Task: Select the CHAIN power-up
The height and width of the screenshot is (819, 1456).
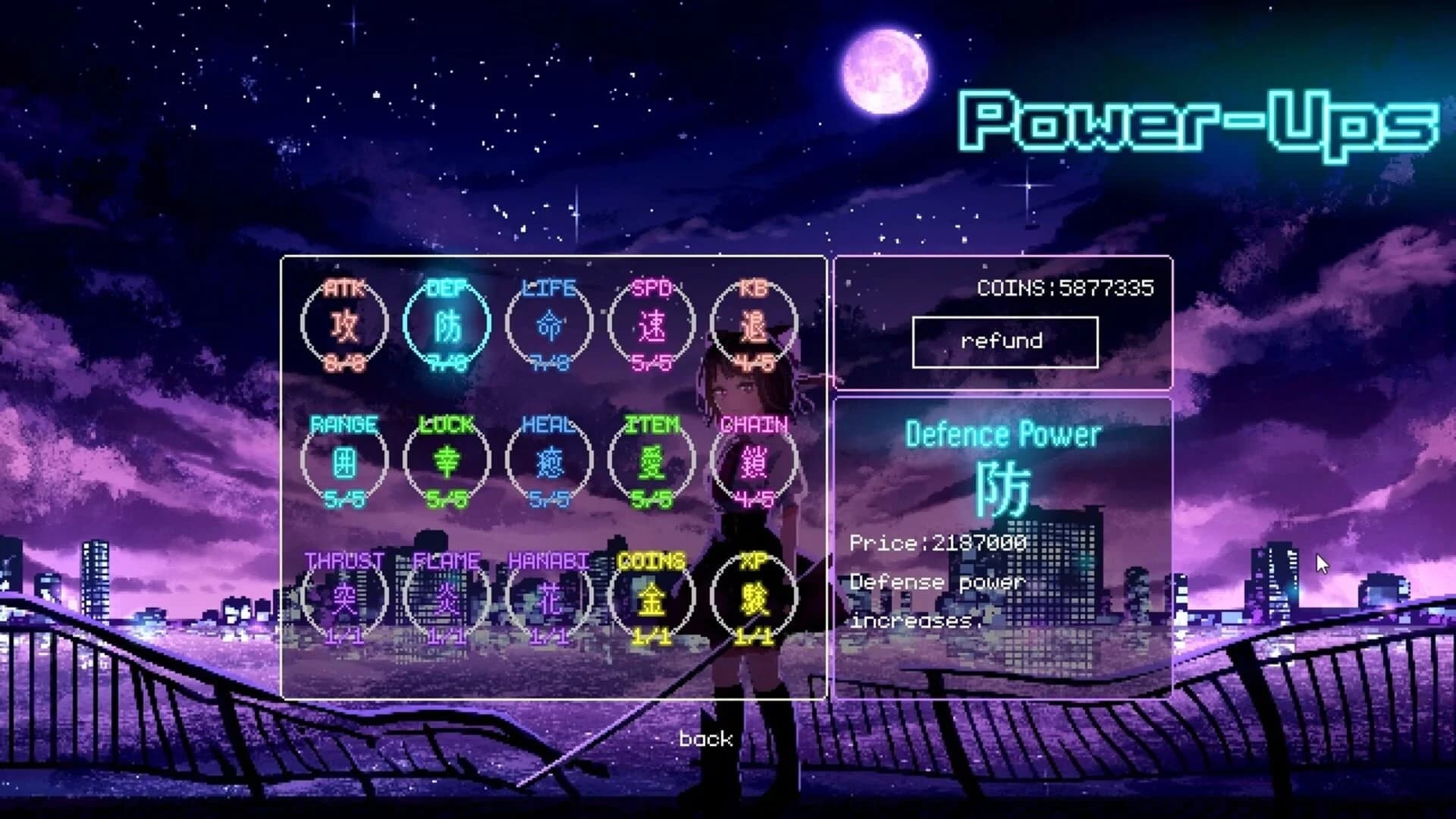Action: click(755, 463)
